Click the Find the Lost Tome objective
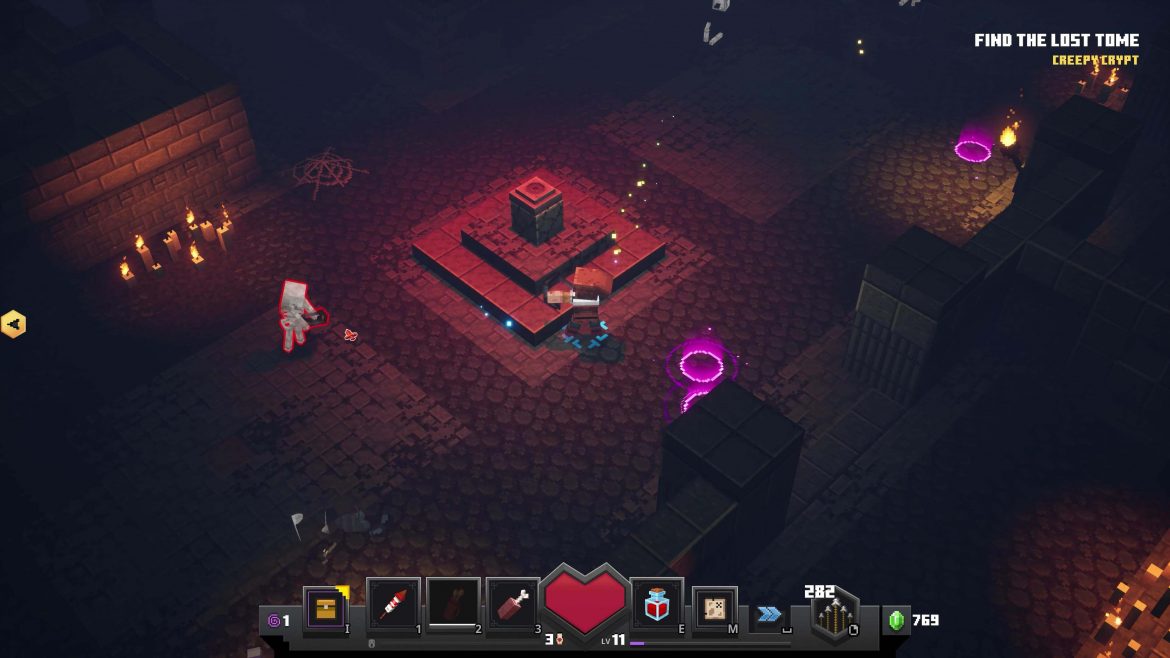Screen dimensions: 1170x658 [1056, 41]
